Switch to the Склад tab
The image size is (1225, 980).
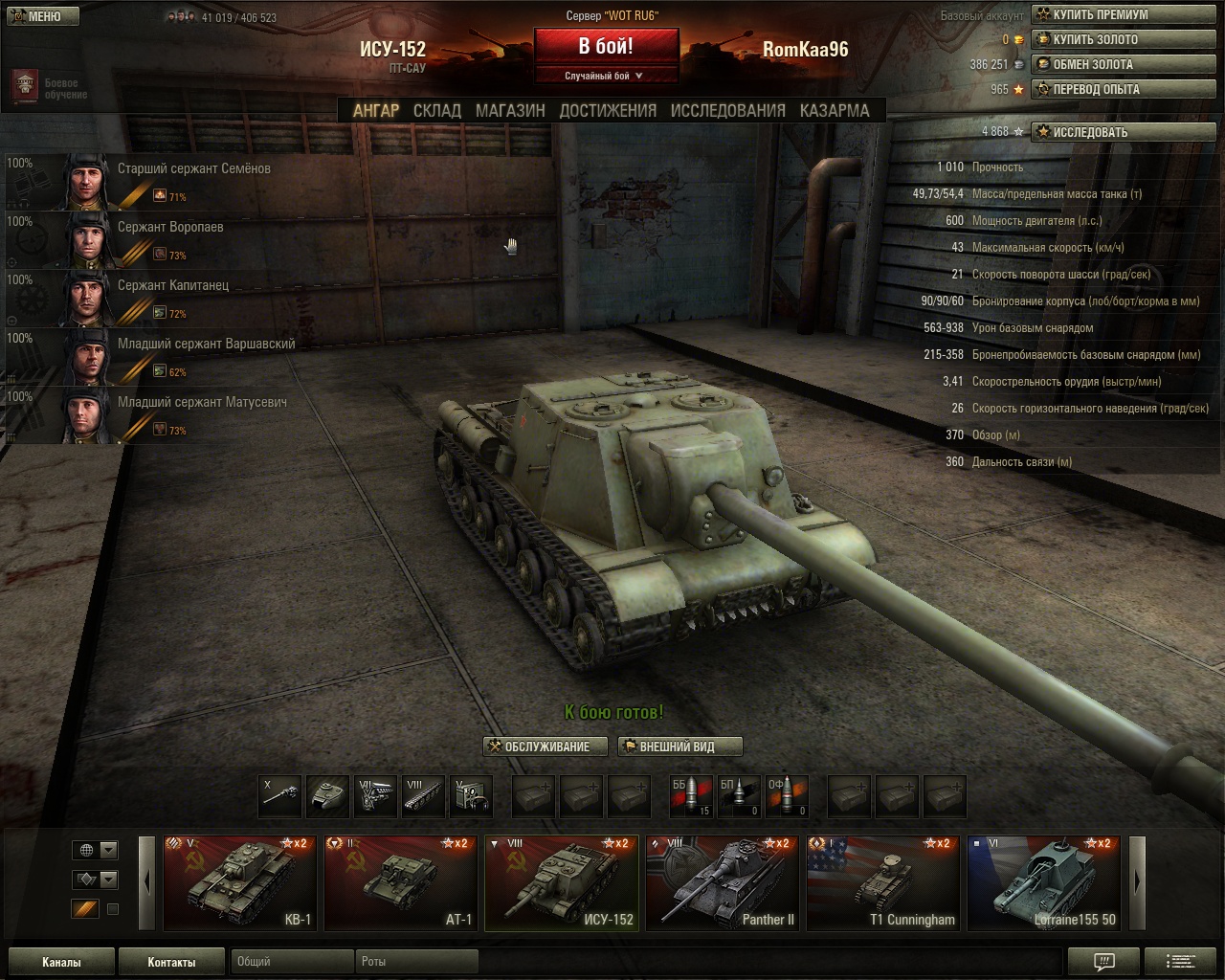tap(437, 110)
